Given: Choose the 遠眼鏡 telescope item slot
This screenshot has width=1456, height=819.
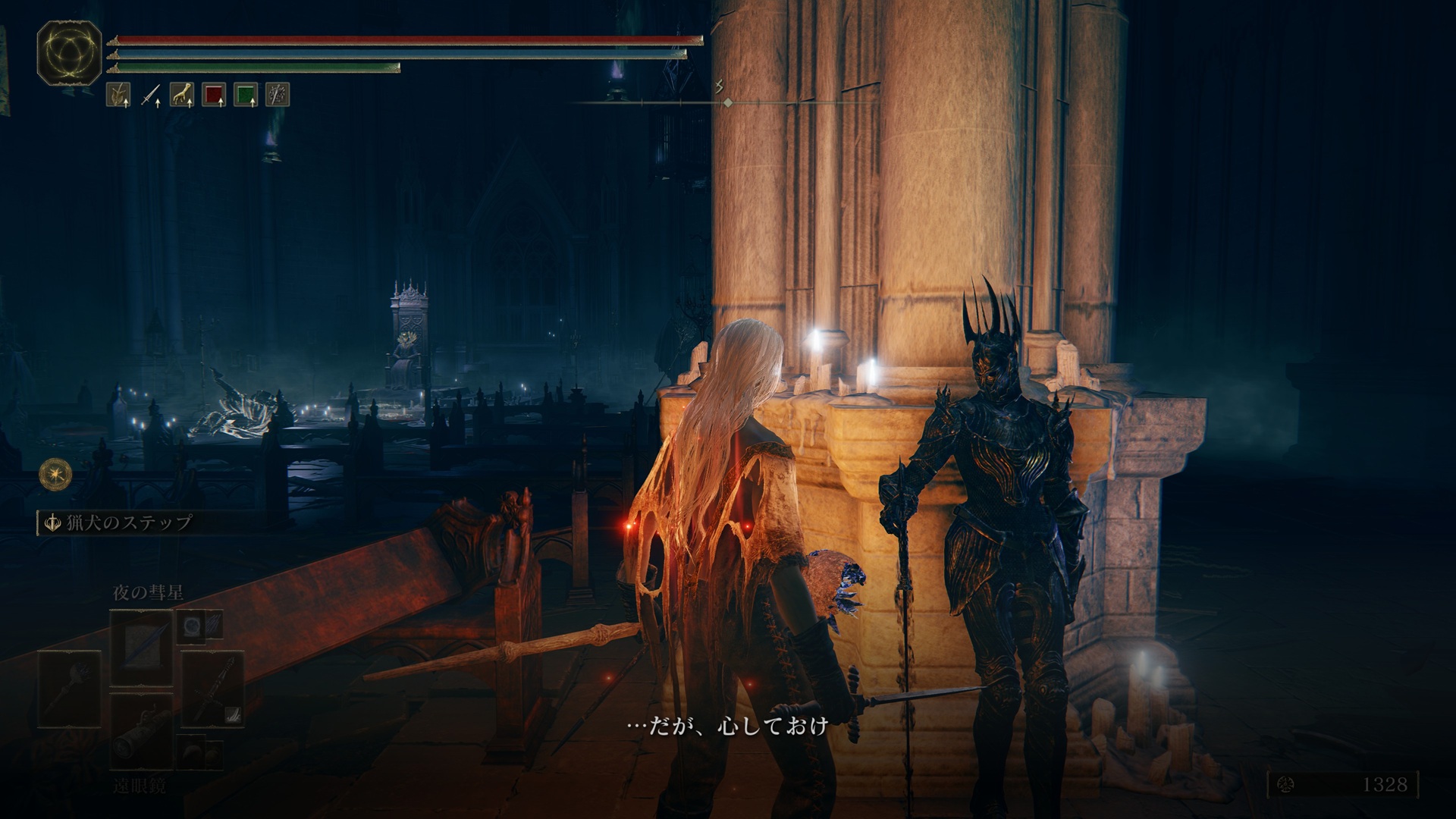Looking at the screenshot, I should [x=142, y=733].
